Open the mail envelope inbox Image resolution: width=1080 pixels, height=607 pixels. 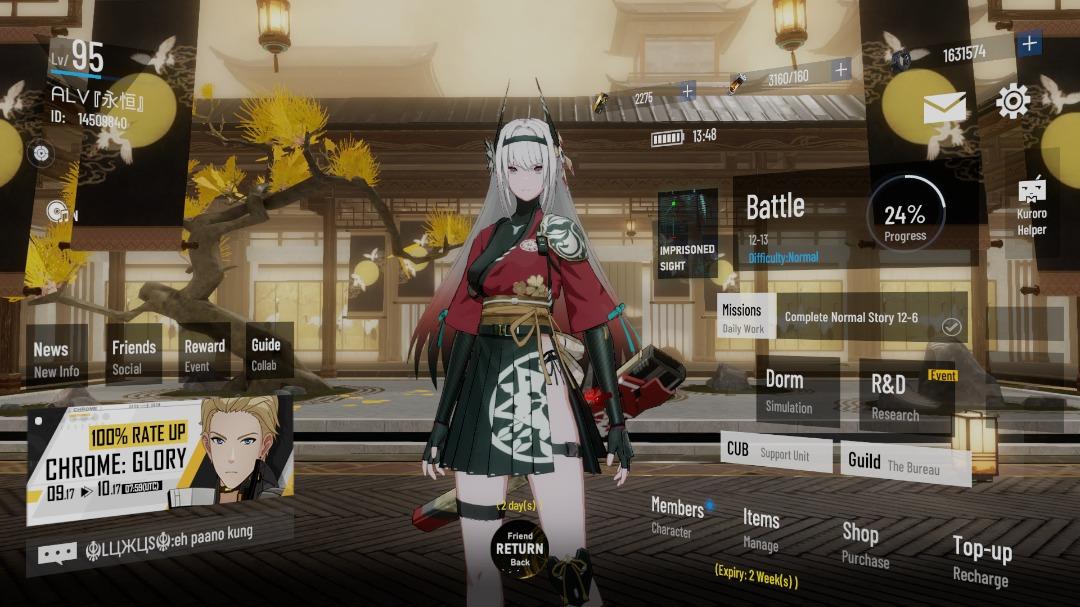(x=944, y=107)
